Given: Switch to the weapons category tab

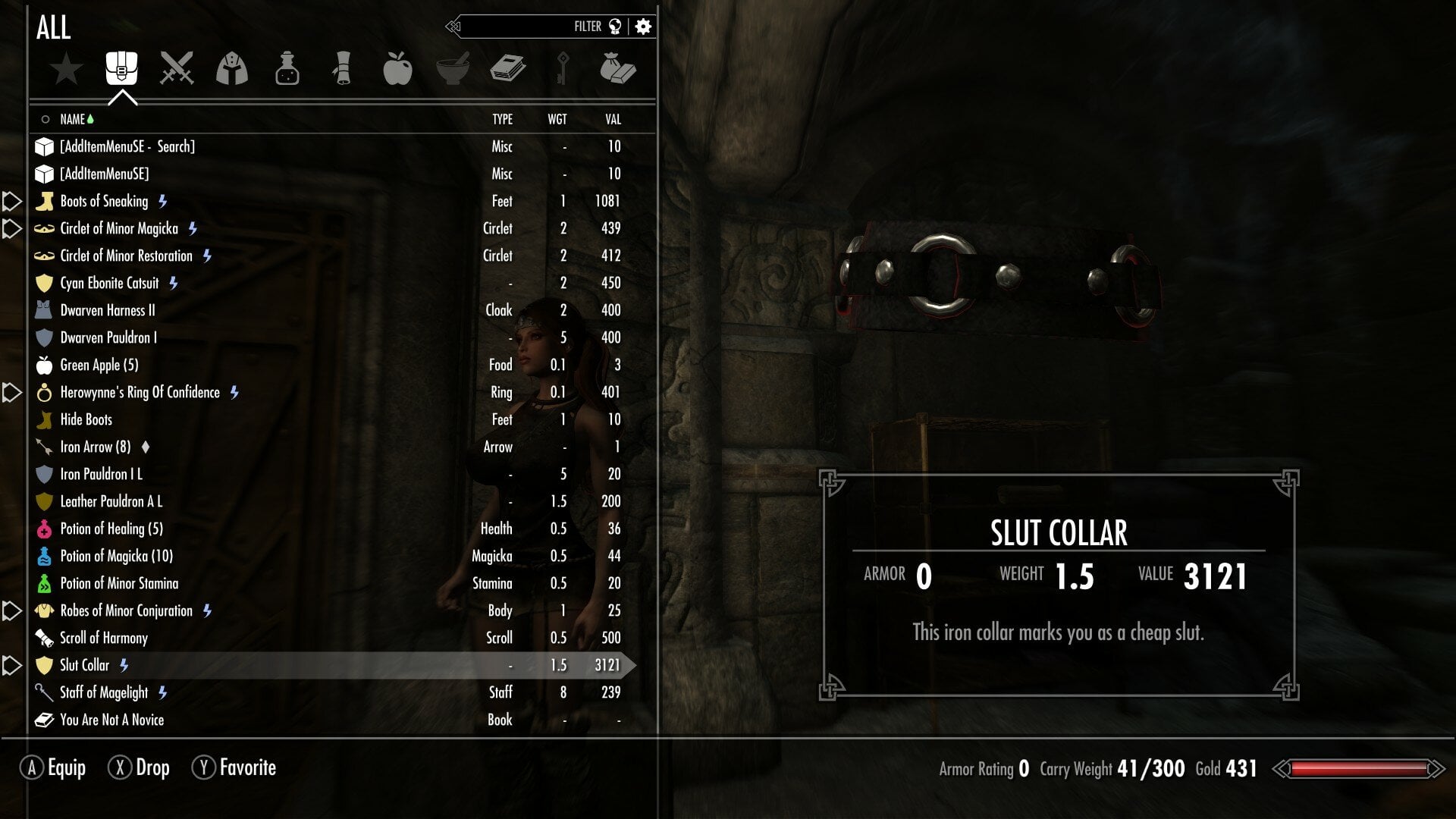Looking at the screenshot, I should tap(177, 68).
